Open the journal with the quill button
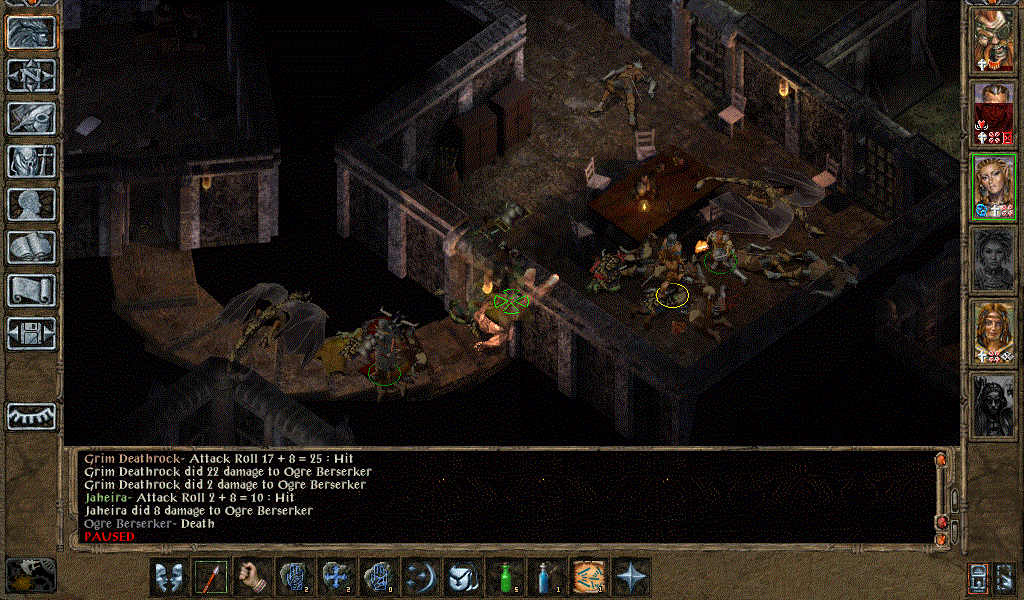 point(31,118)
